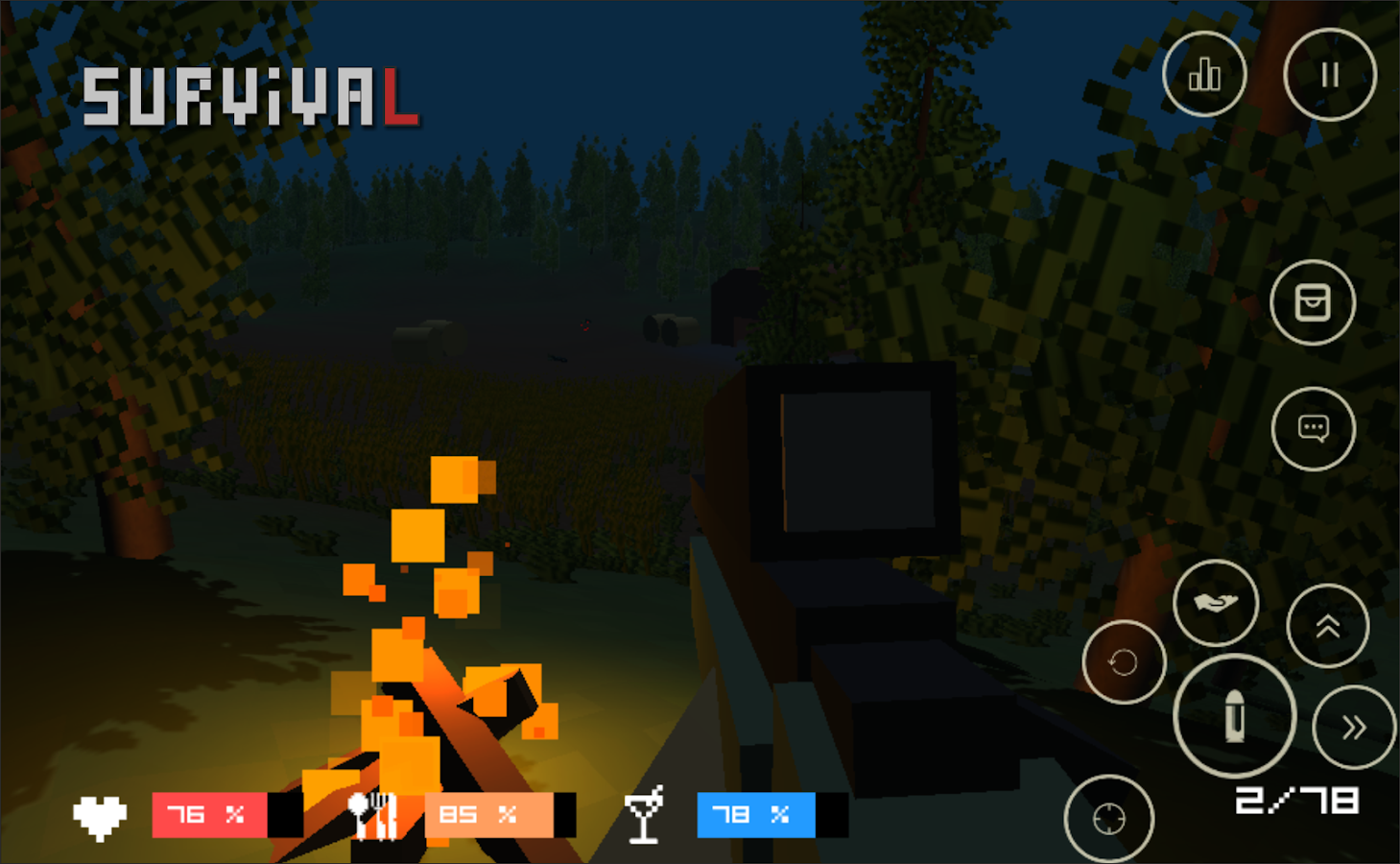Tap the double-arrow sprint button
Image resolution: width=1400 pixels, height=864 pixels.
click(1354, 726)
